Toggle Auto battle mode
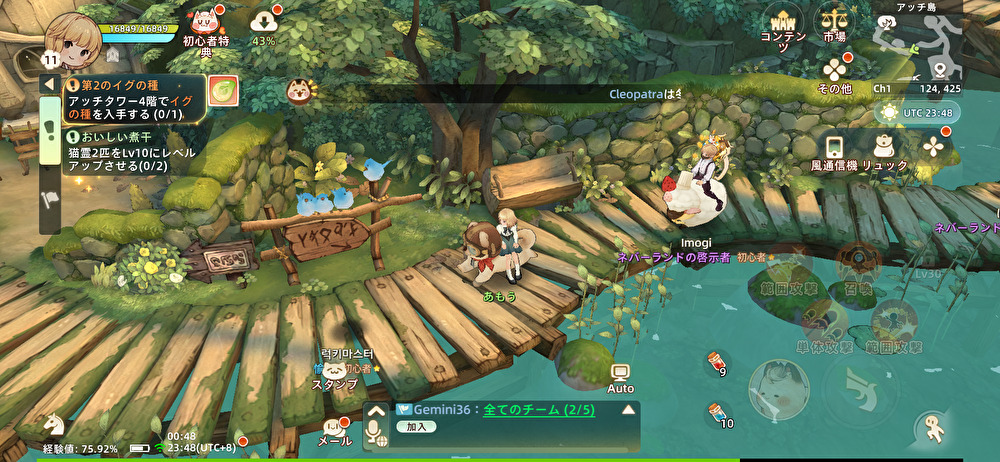 621,378
